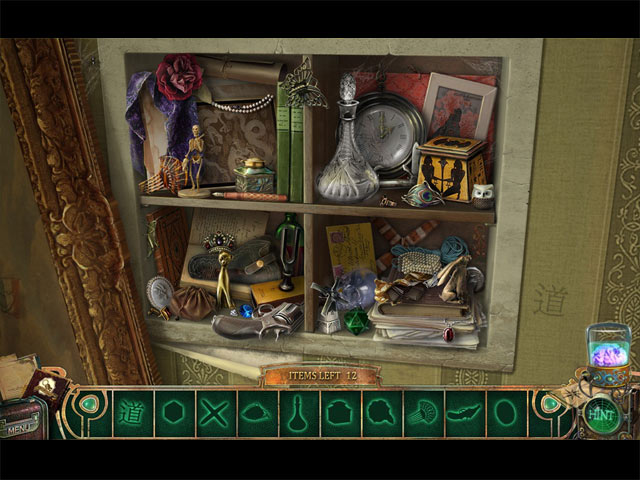Viewport: 640px width, 480px height.
Task: Use the green Hint button
Action: coord(602,415)
